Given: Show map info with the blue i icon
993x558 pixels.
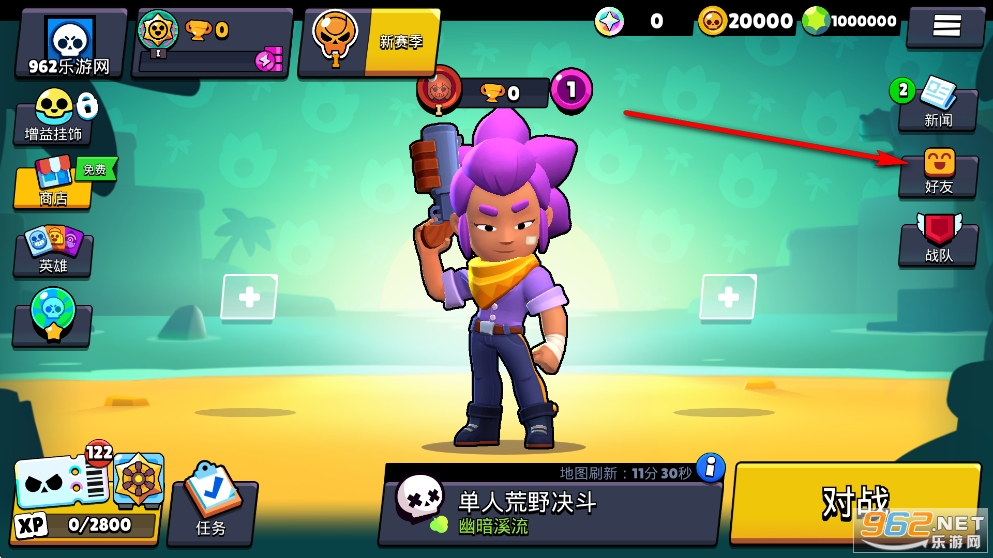Looking at the screenshot, I should (x=710, y=468).
